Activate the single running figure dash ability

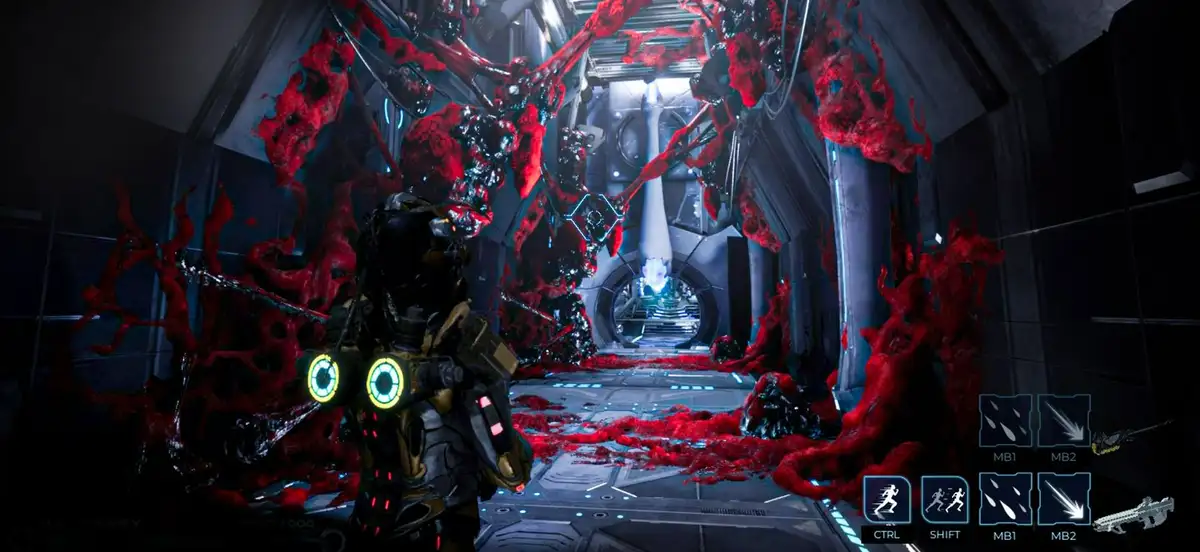(x=887, y=499)
